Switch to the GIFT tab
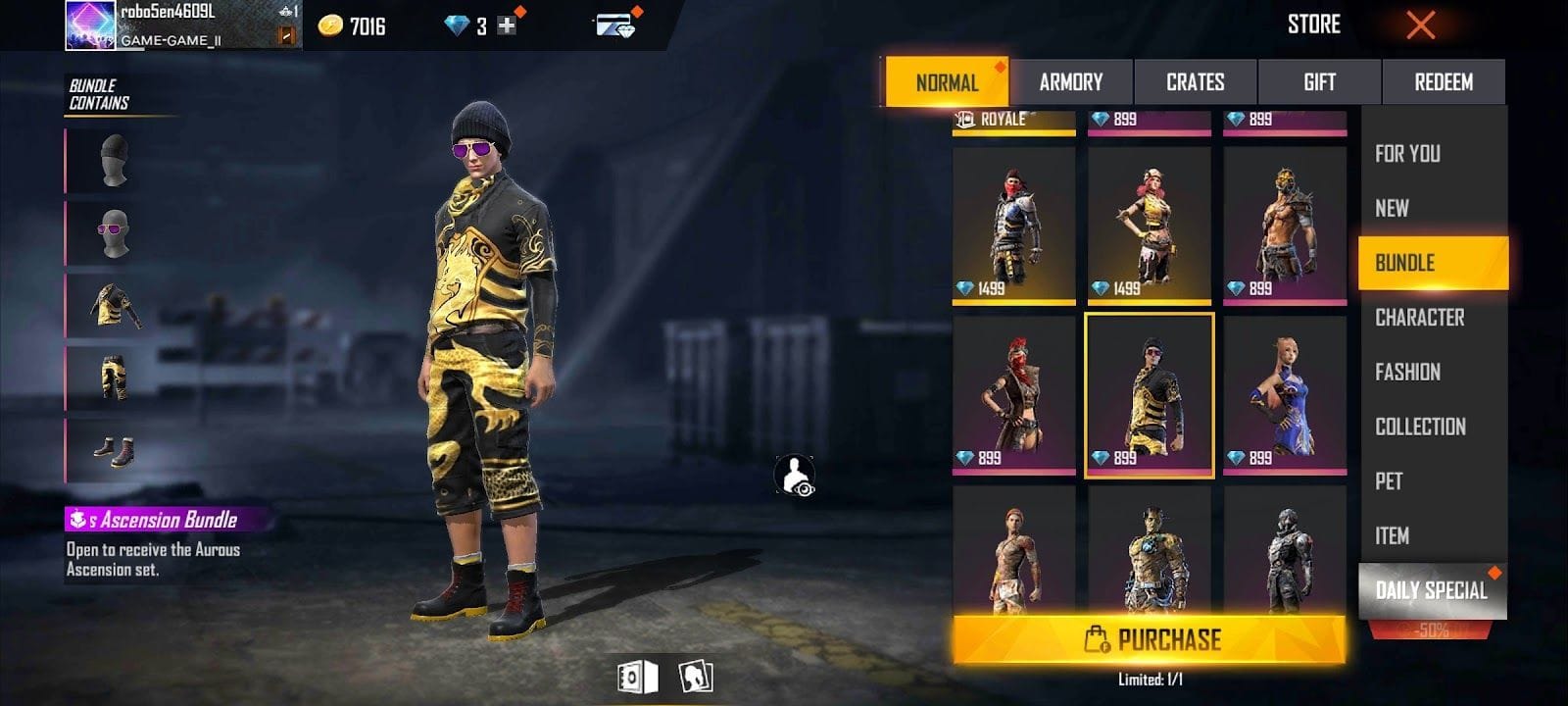 [1320, 82]
